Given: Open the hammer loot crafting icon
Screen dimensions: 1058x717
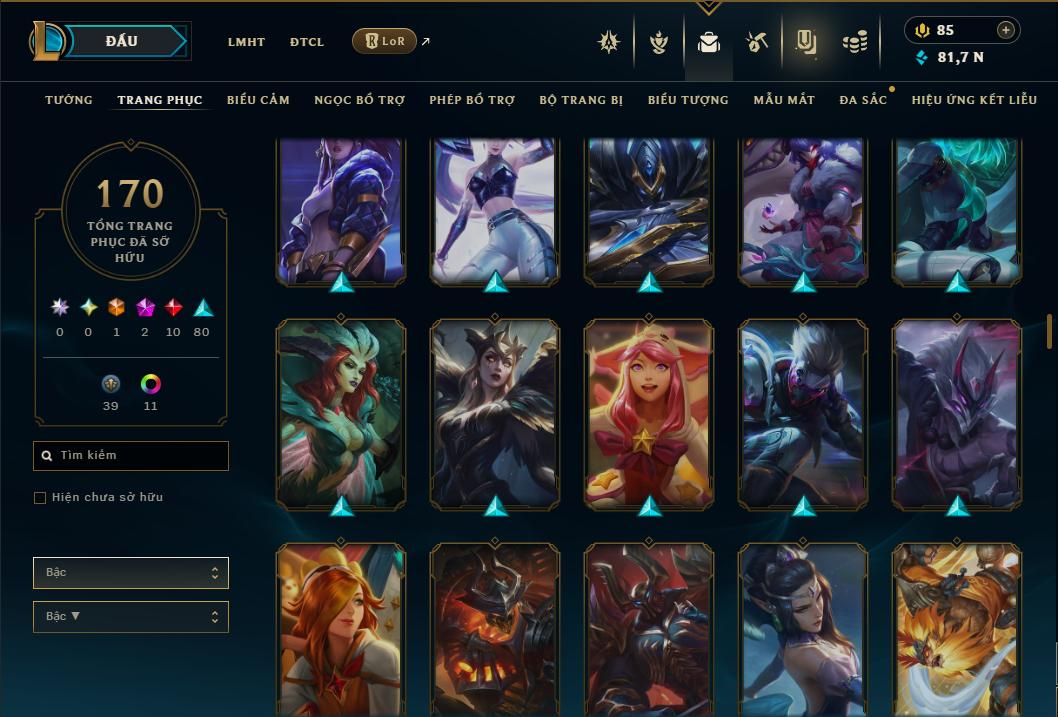Looking at the screenshot, I should click(756, 42).
